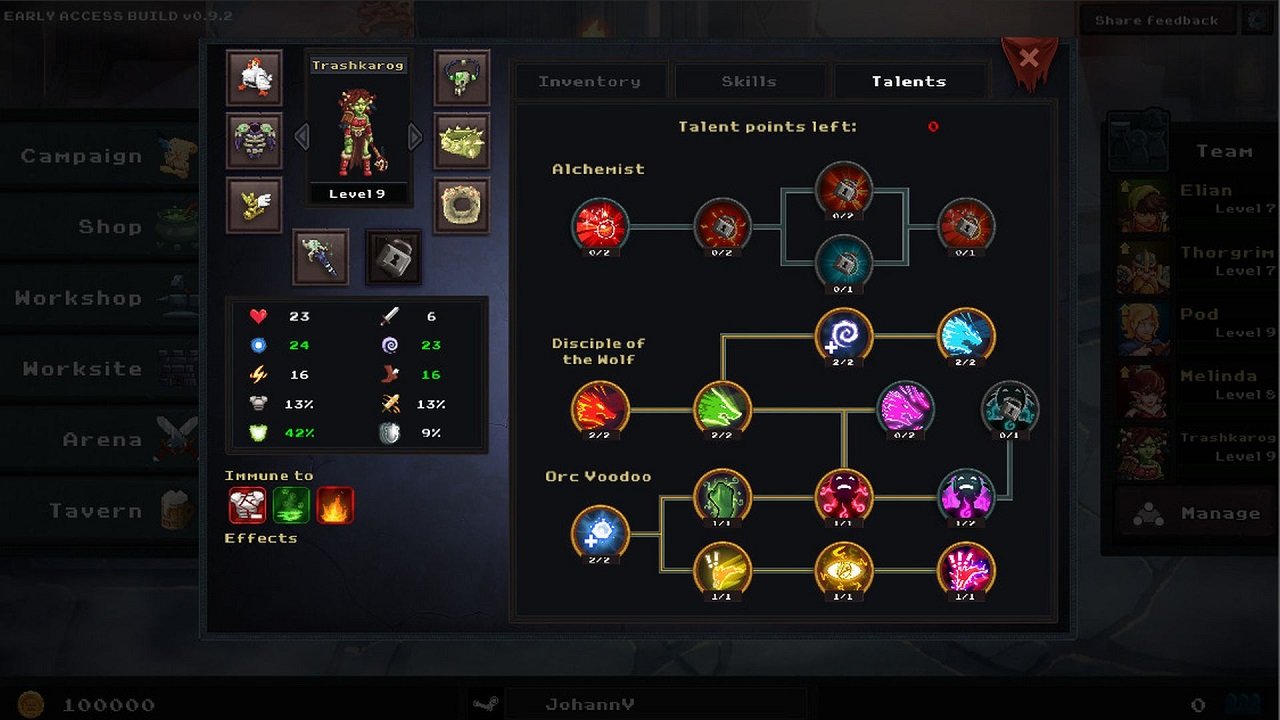Select the chicken helmet equipment slot
The image size is (1280, 720).
pyautogui.click(x=254, y=78)
